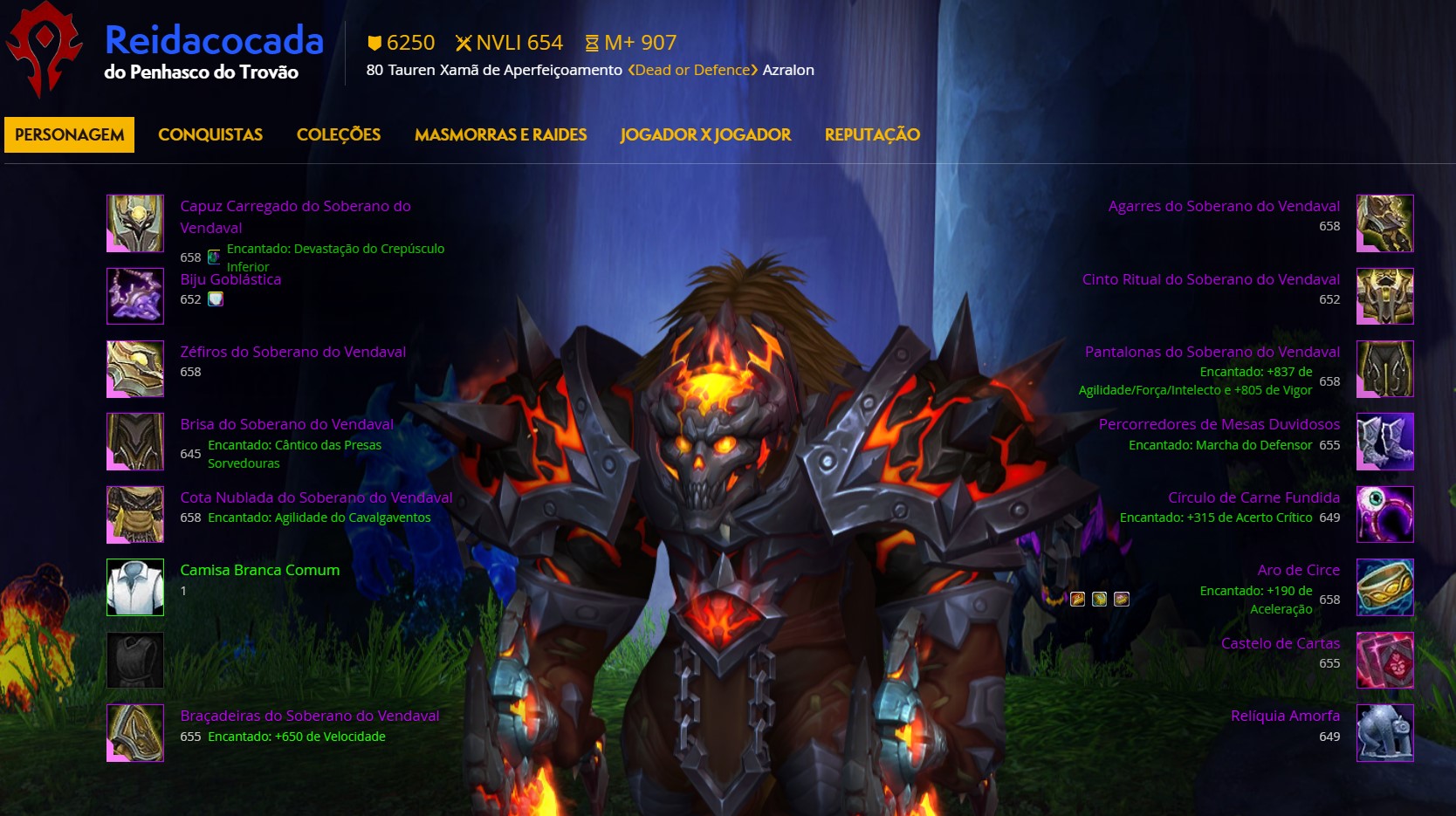Click the white gem socket under Biju Goblástica
1456x816 pixels.
pos(216,298)
